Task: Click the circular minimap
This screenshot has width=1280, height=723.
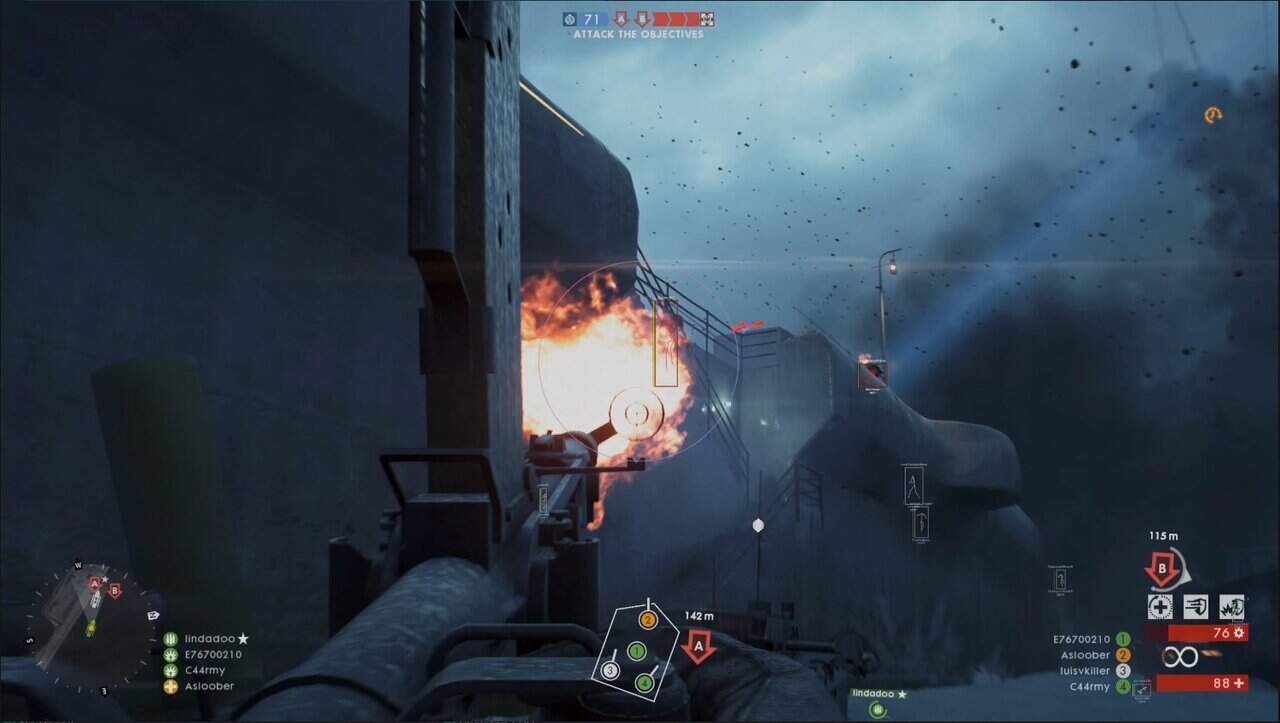Action: [x=91, y=627]
